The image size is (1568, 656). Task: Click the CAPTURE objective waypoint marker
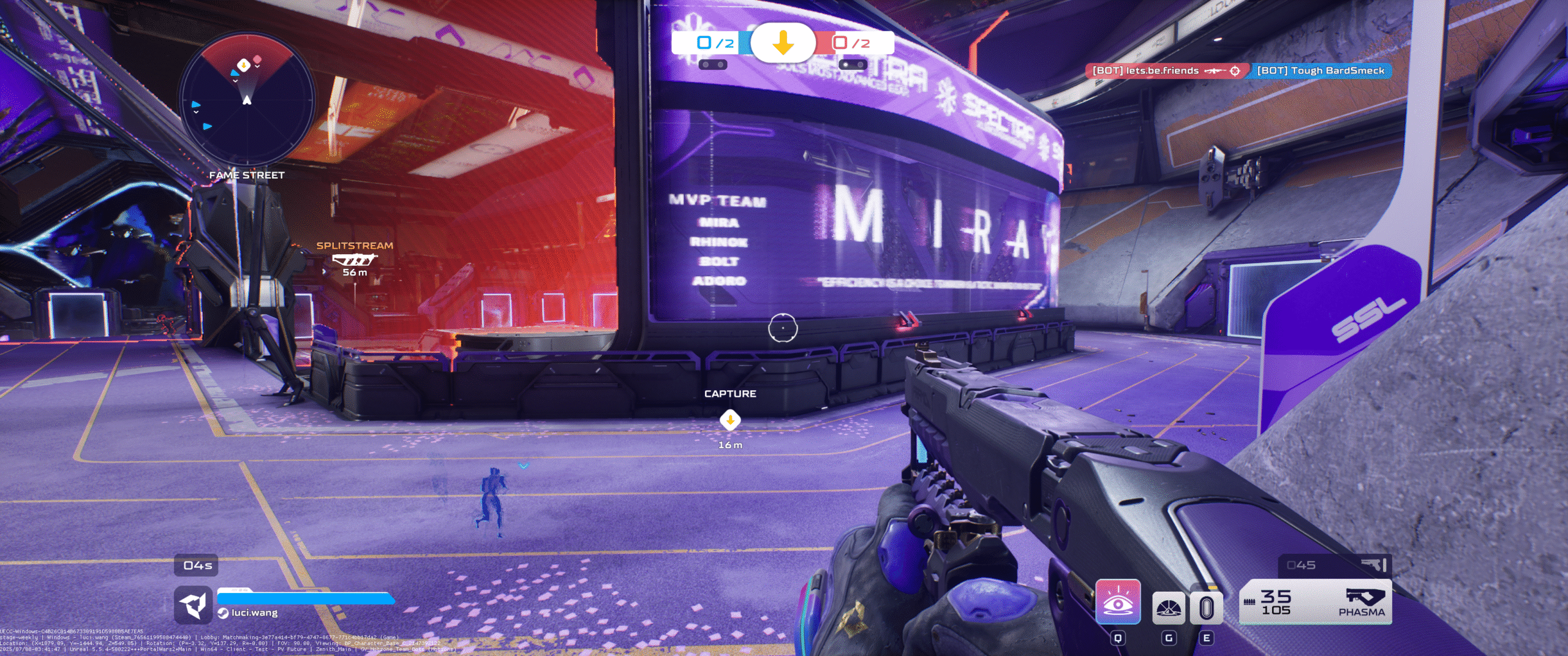[730, 420]
